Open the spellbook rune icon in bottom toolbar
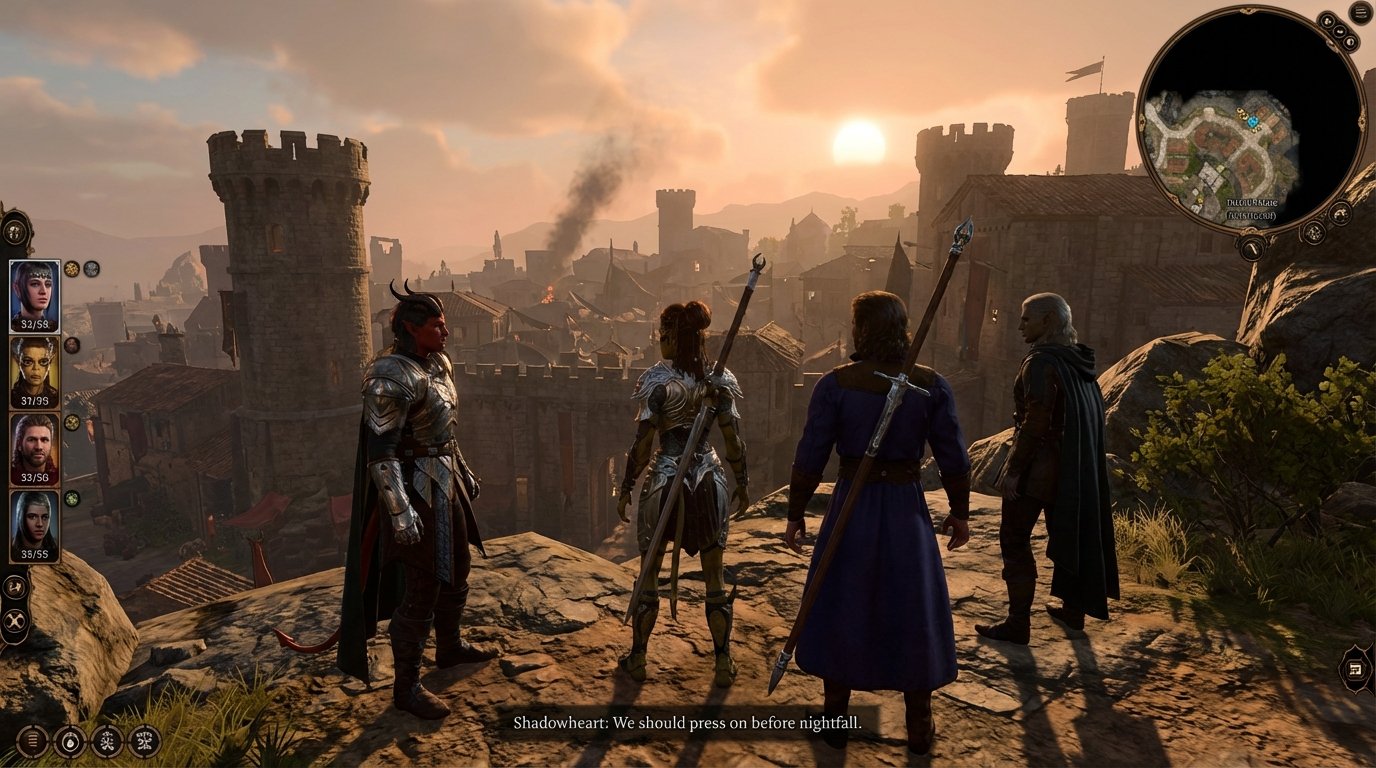 click(105, 738)
